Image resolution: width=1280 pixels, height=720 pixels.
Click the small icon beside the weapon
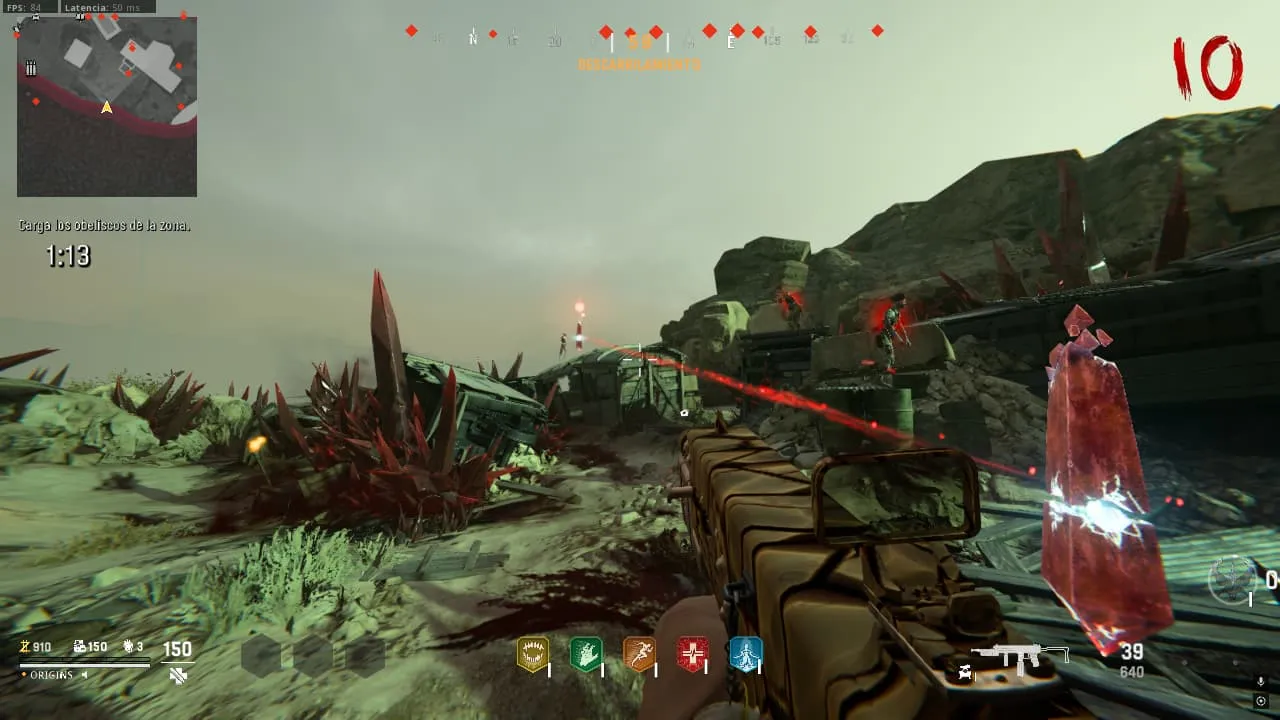(964, 671)
